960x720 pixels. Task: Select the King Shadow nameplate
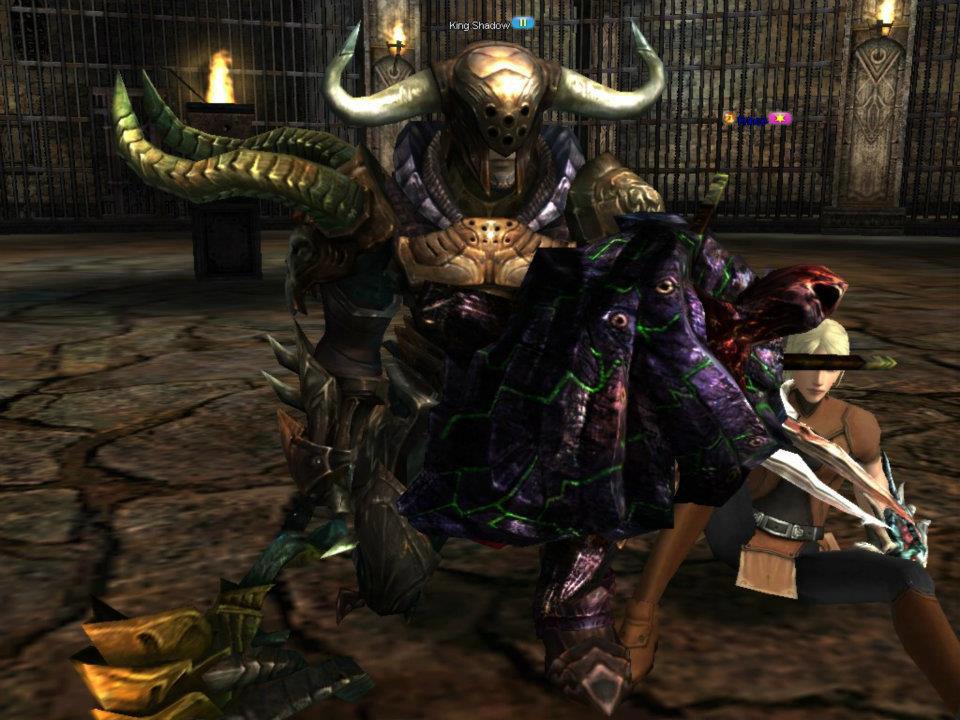[480, 24]
